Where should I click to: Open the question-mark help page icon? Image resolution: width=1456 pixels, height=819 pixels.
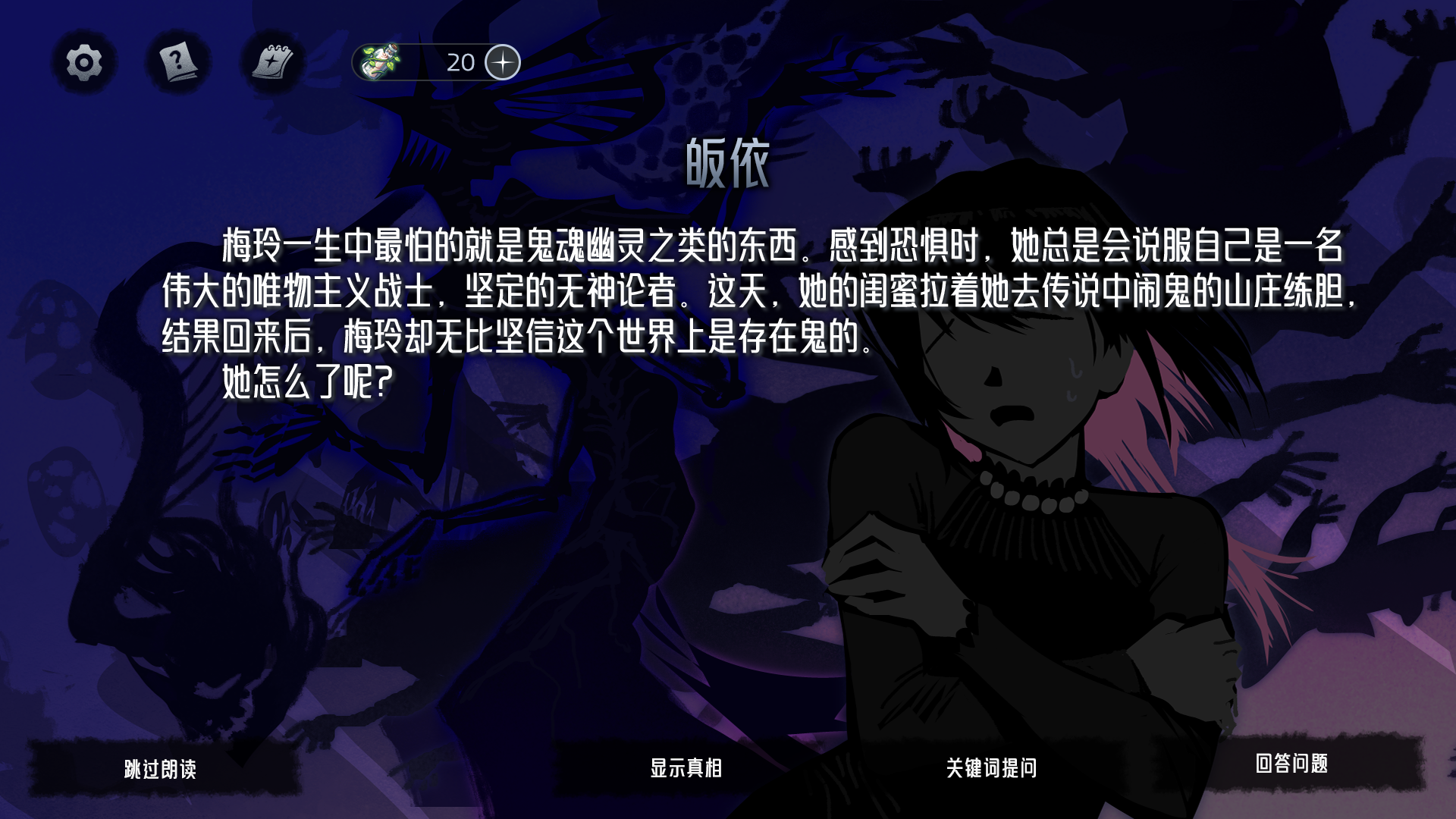[x=176, y=62]
